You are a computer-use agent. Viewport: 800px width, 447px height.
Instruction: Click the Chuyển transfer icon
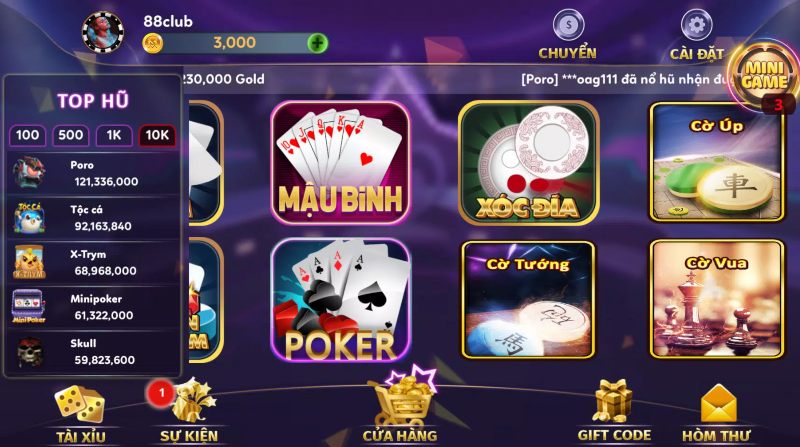567,25
